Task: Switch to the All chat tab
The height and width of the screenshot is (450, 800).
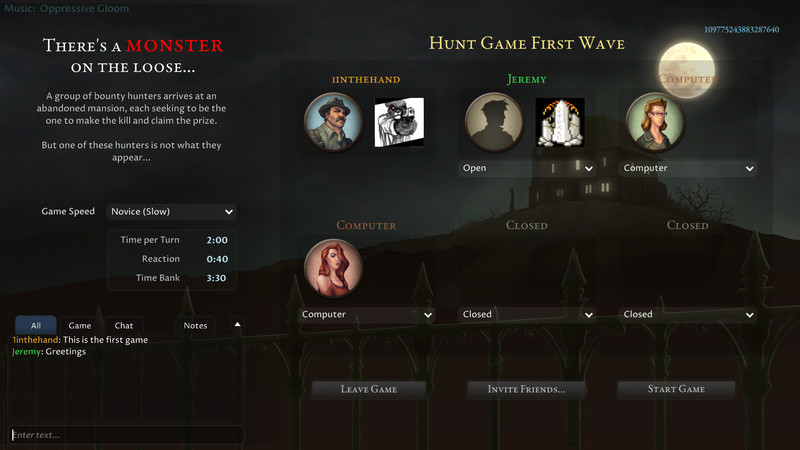Action: (36, 325)
